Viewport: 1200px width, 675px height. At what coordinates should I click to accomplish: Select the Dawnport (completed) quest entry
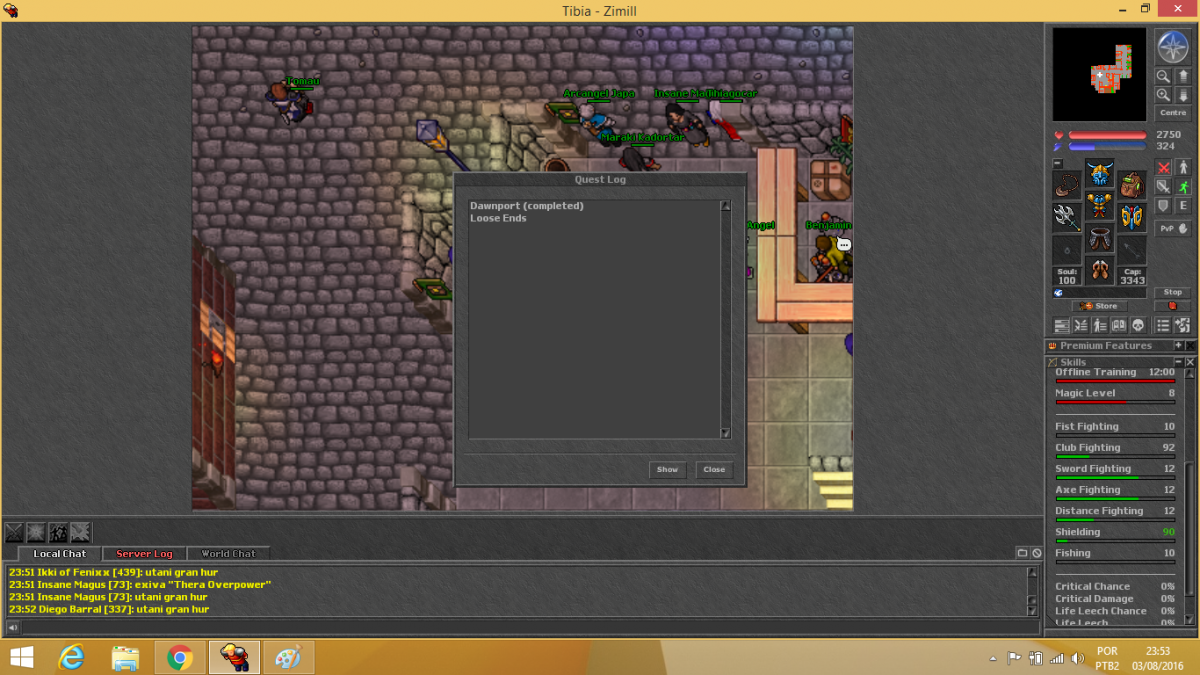pos(526,206)
